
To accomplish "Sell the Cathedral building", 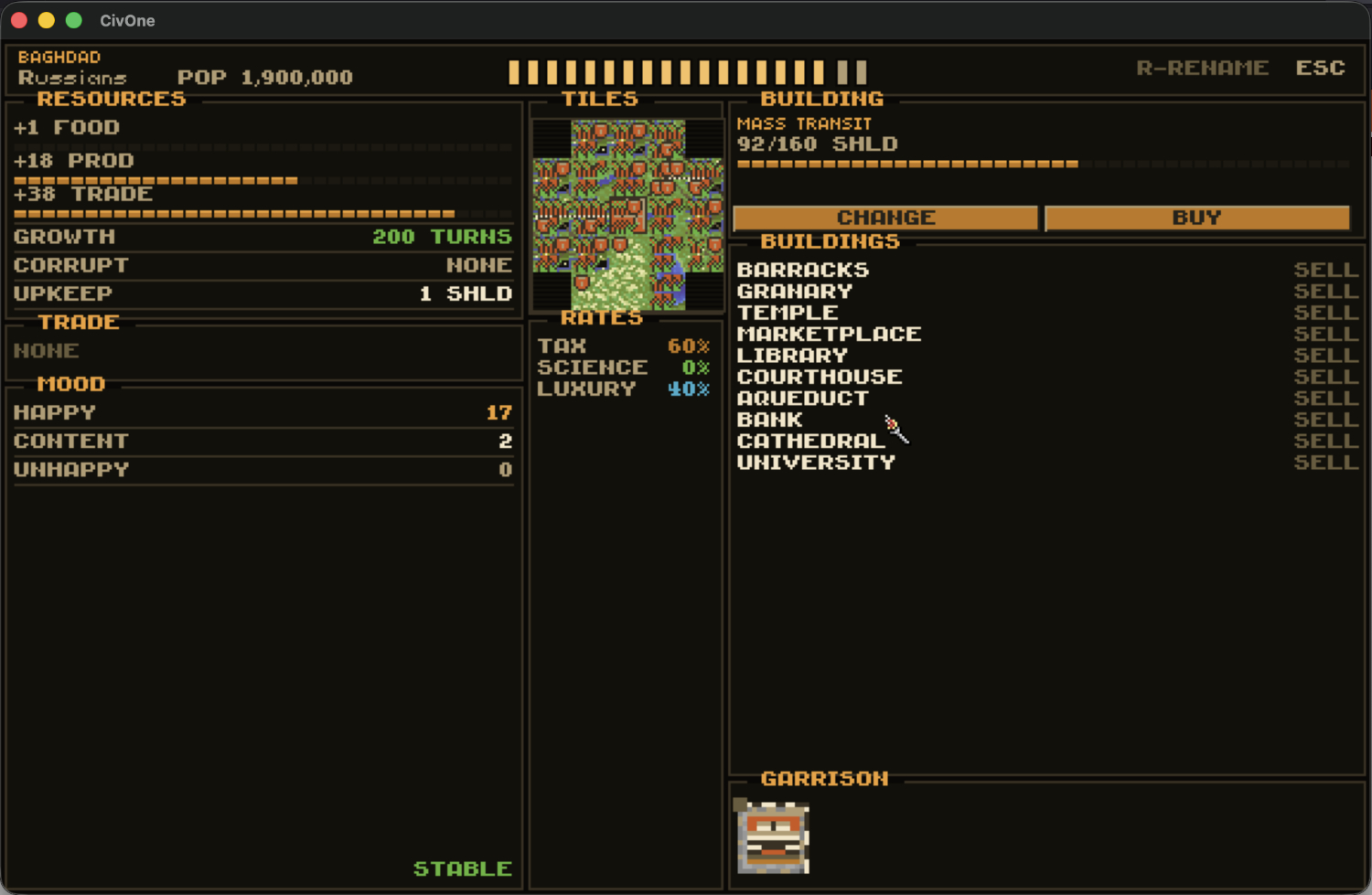I will click(x=1325, y=442).
